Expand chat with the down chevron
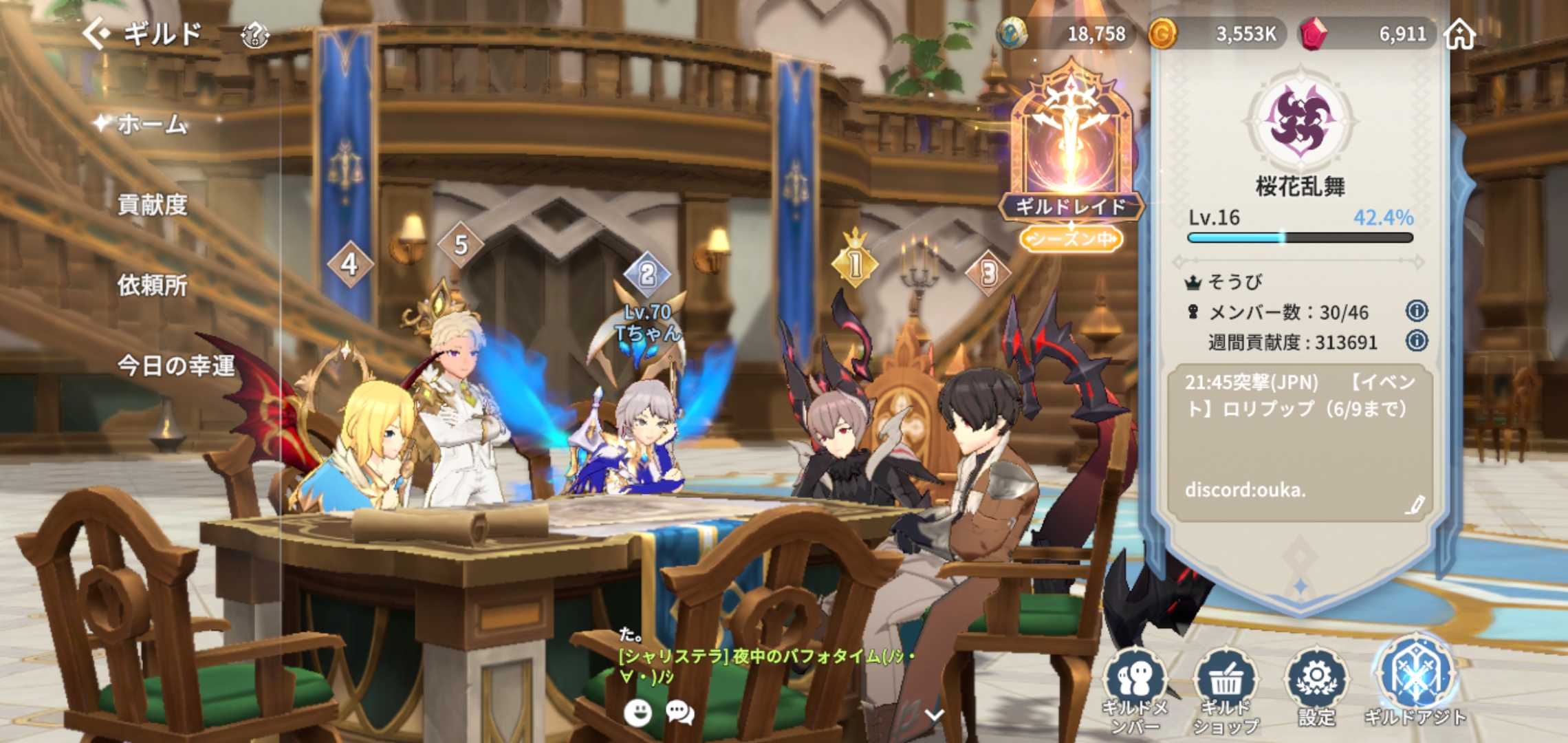 coord(934,715)
